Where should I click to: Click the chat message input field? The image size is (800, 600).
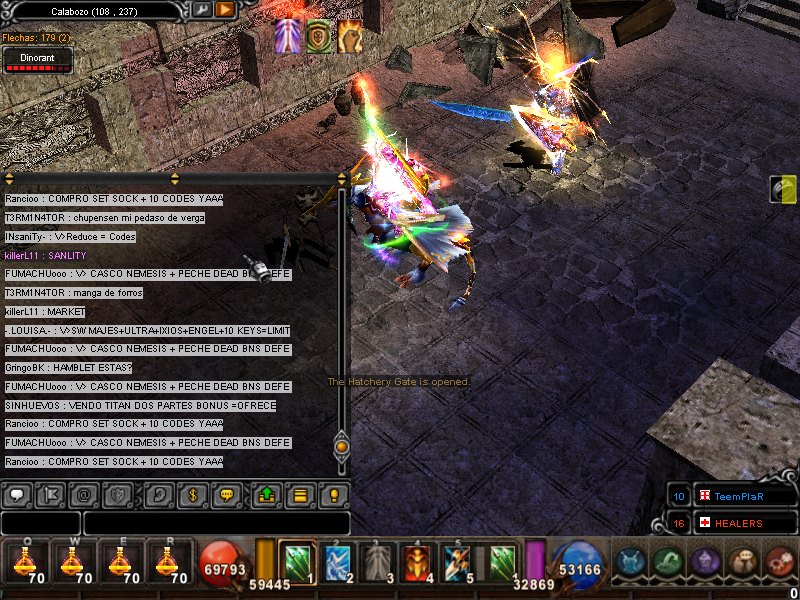(x=216, y=523)
